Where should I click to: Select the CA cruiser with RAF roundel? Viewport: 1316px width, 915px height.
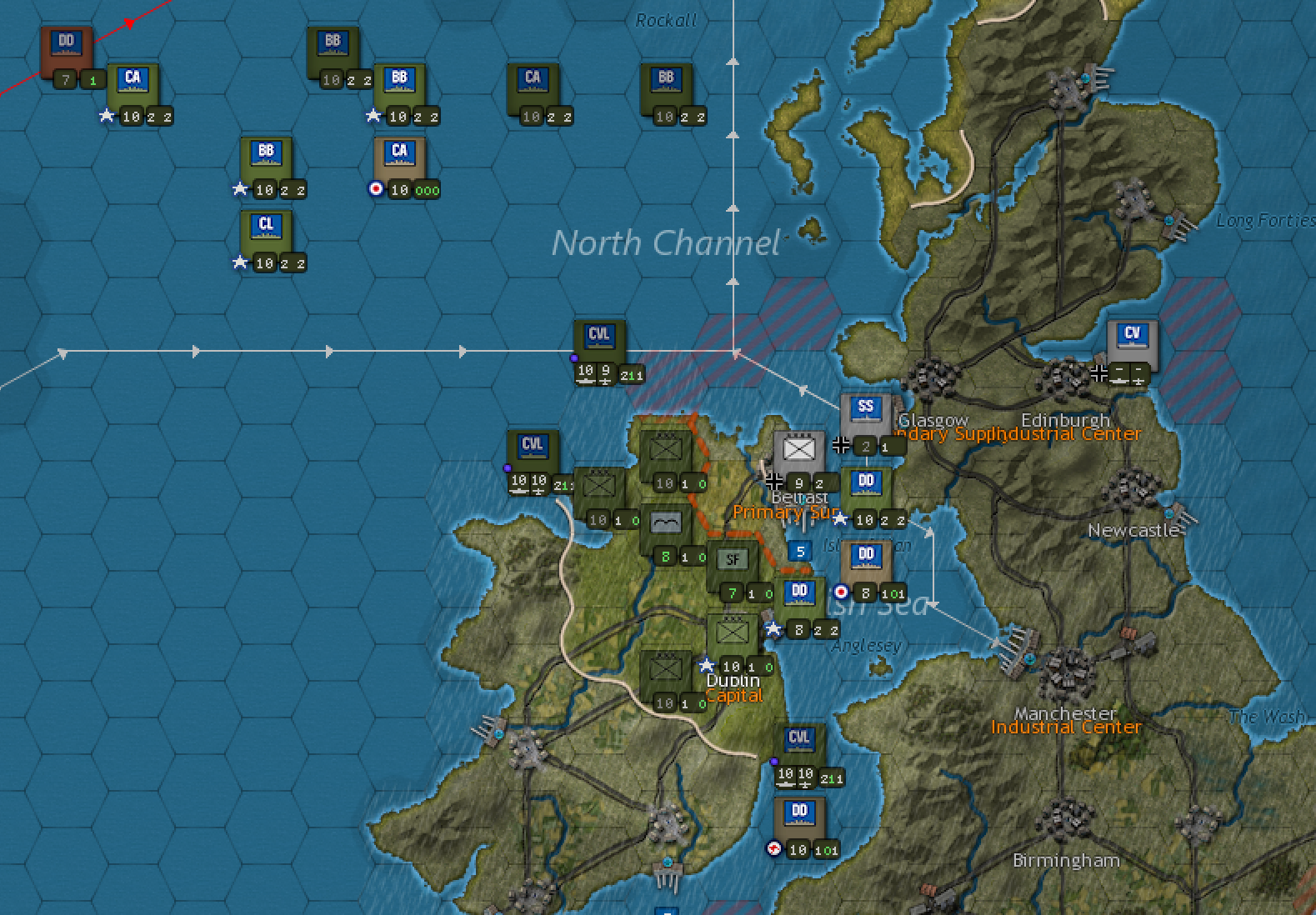(400, 152)
